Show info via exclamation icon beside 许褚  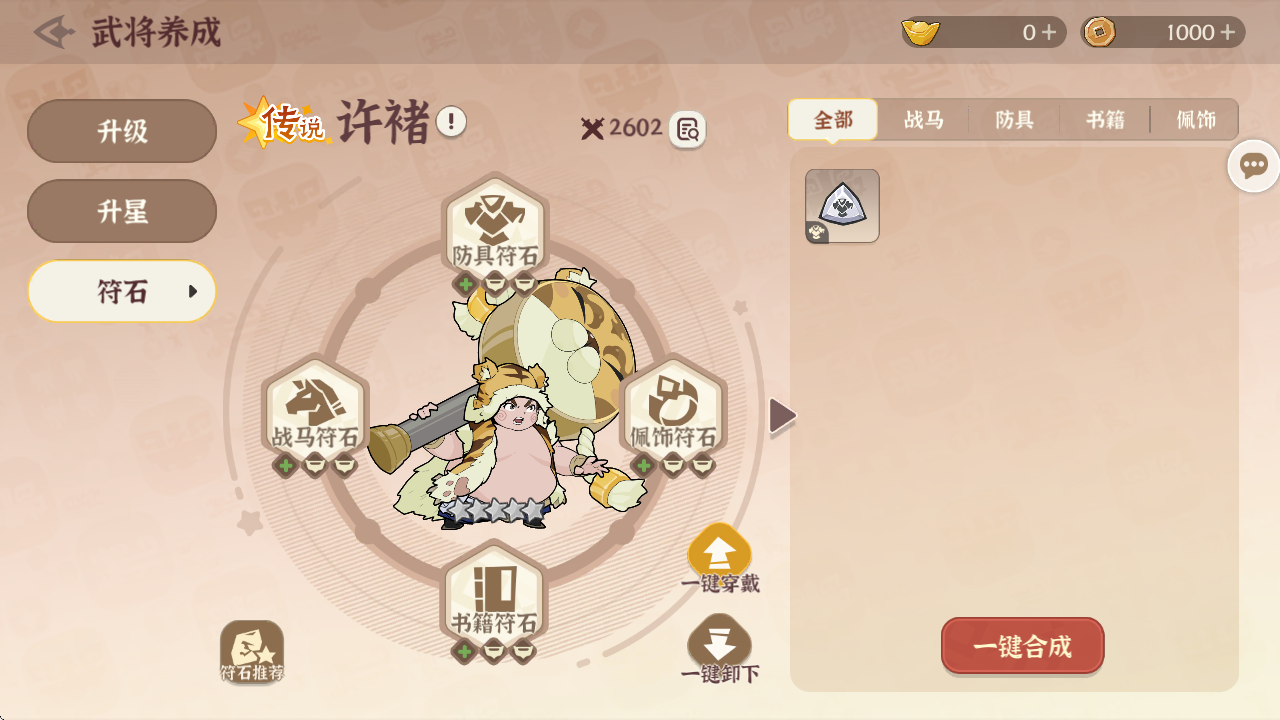451,122
